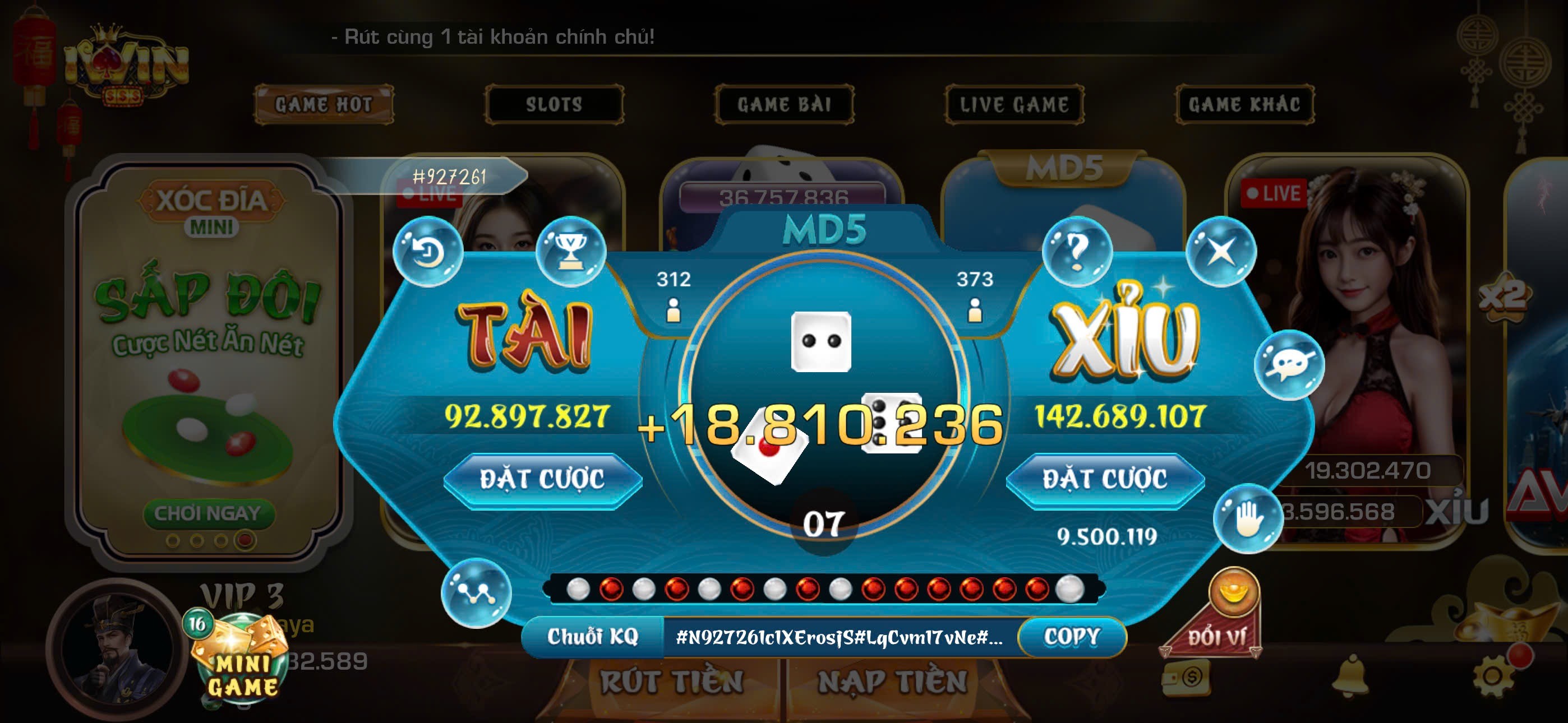Show the Game Khác category

1244,105
